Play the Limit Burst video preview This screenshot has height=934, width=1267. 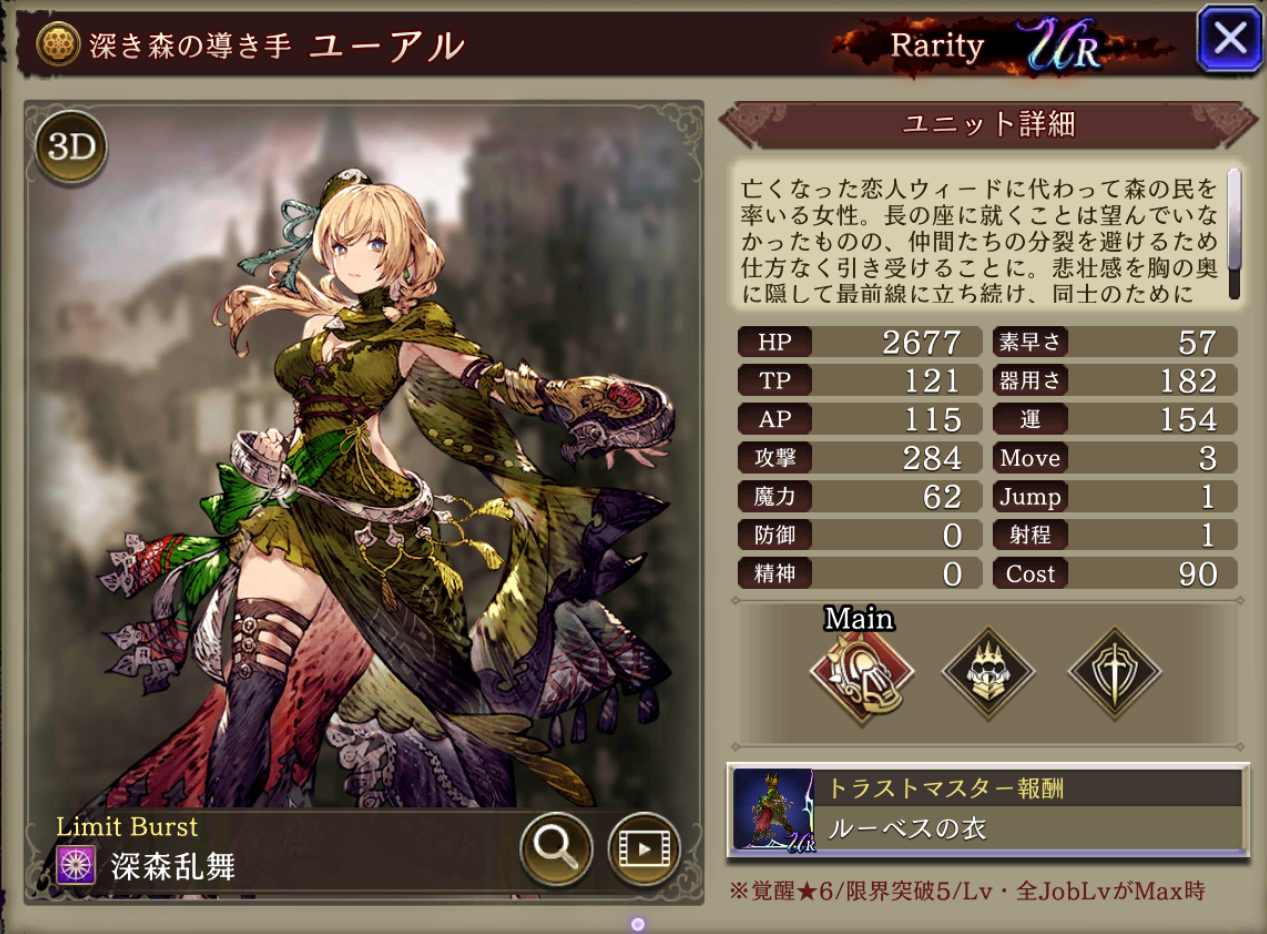click(643, 849)
